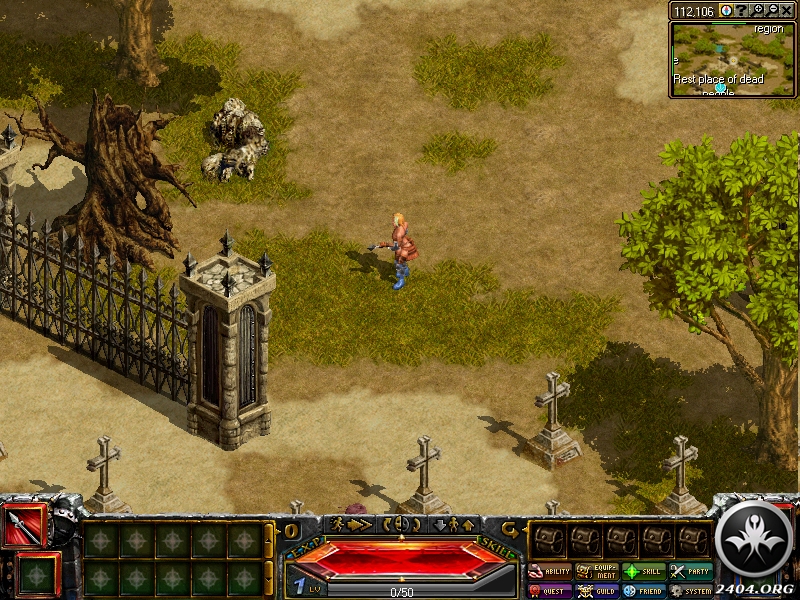This screenshot has width=800, height=600.
Task: Zoom in on the minimap
Action: click(759, 10)
